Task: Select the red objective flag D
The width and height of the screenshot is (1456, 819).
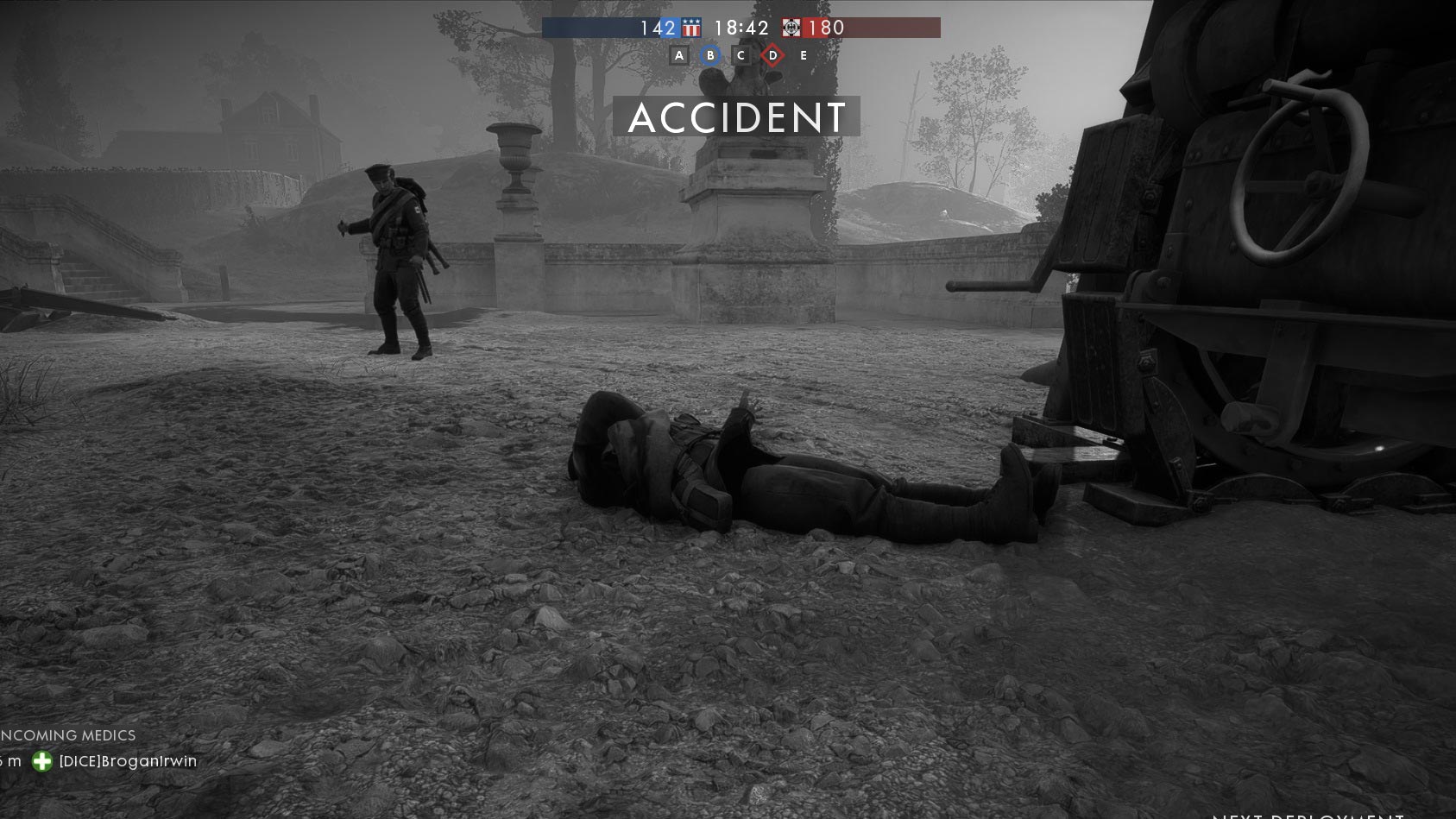Action: 772,56
